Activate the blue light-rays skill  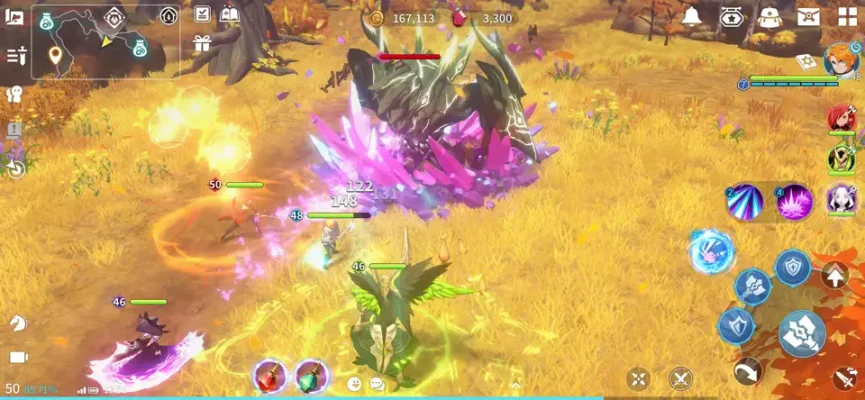744,201
